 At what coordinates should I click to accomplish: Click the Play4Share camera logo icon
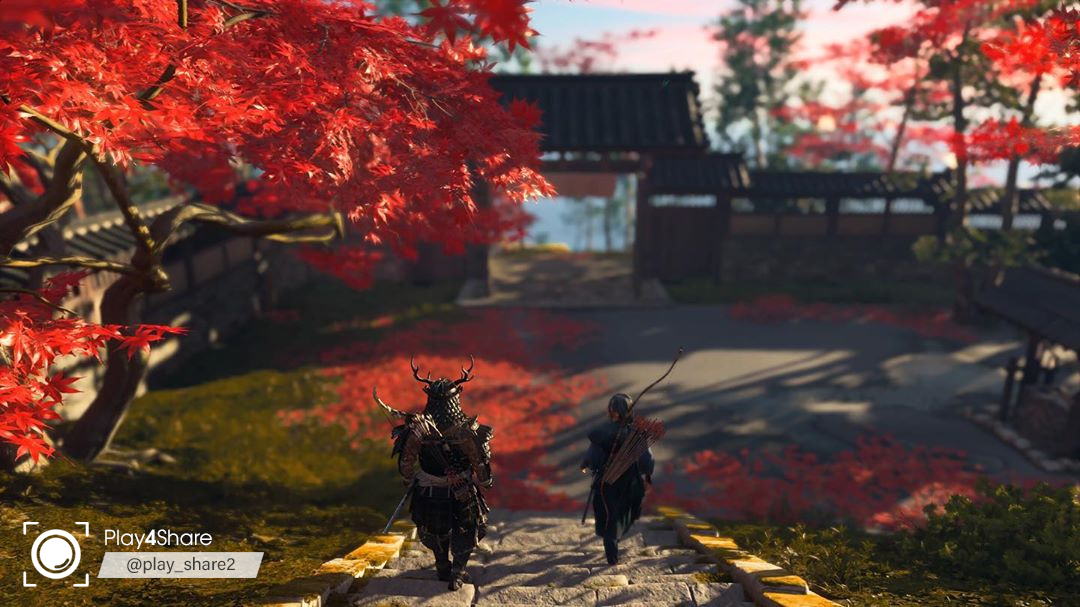coord(56,553)
